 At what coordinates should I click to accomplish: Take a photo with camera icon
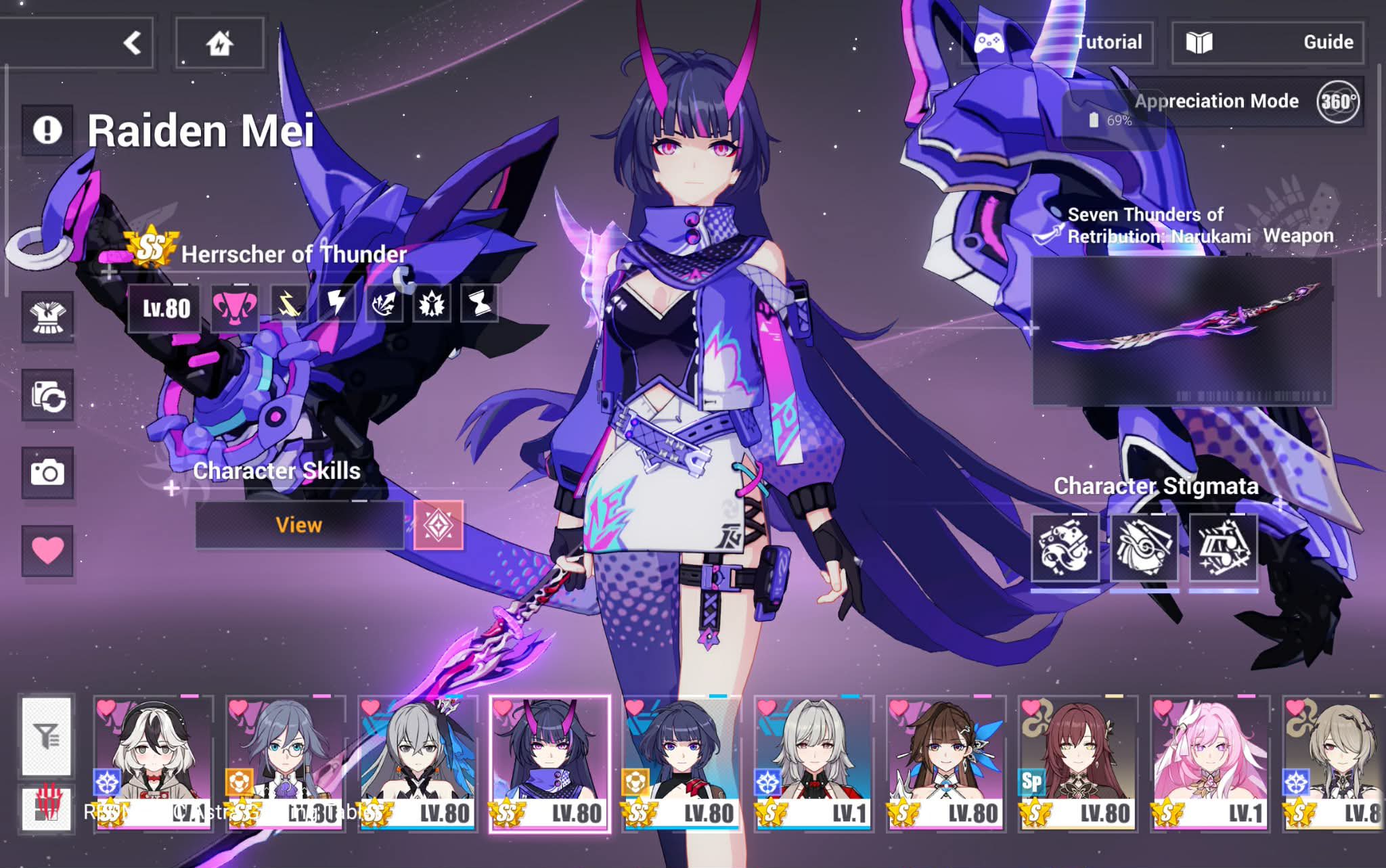47,473
